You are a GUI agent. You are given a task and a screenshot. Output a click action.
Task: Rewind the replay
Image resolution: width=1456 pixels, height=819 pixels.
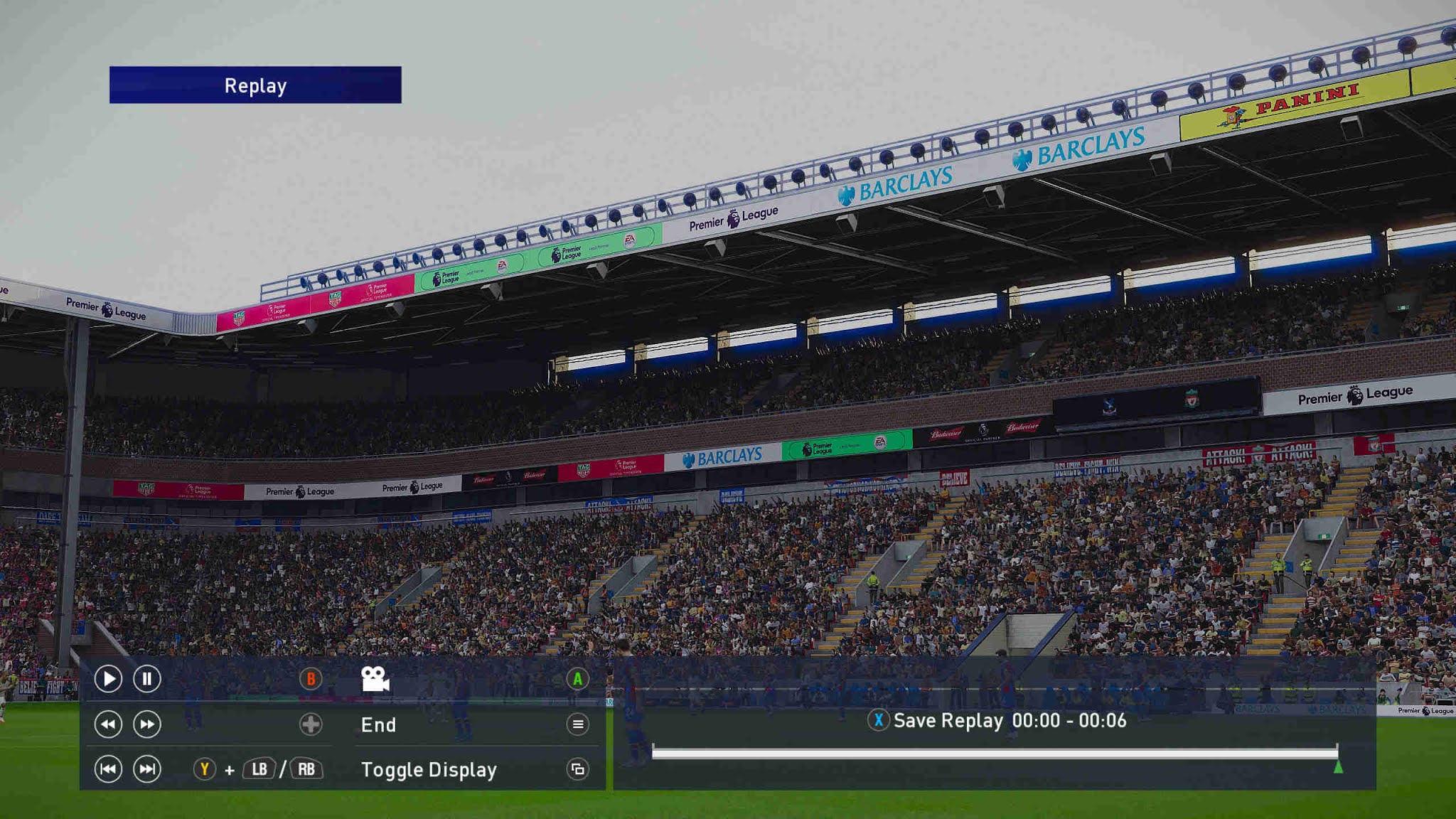[108, 724]
